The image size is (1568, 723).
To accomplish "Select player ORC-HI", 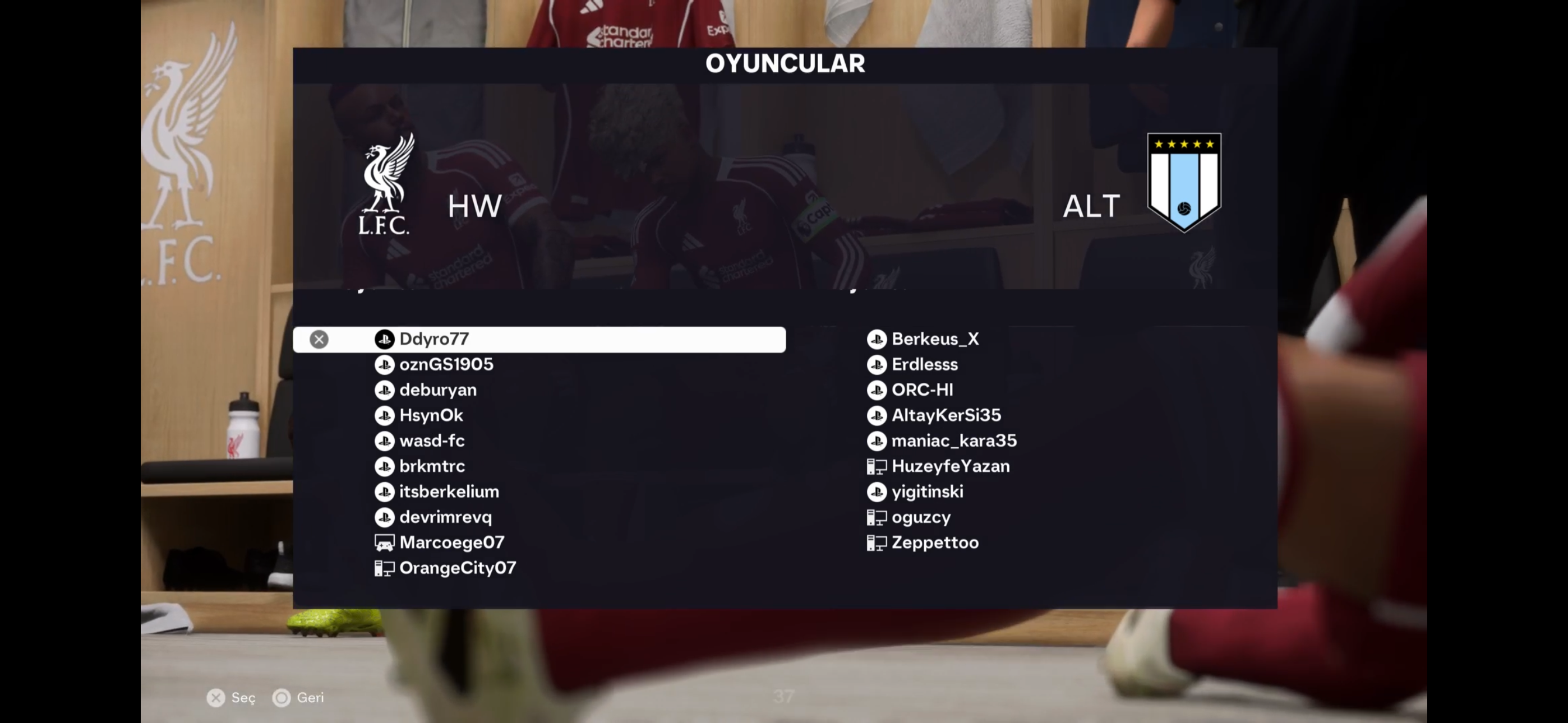I will coord(922,390).
